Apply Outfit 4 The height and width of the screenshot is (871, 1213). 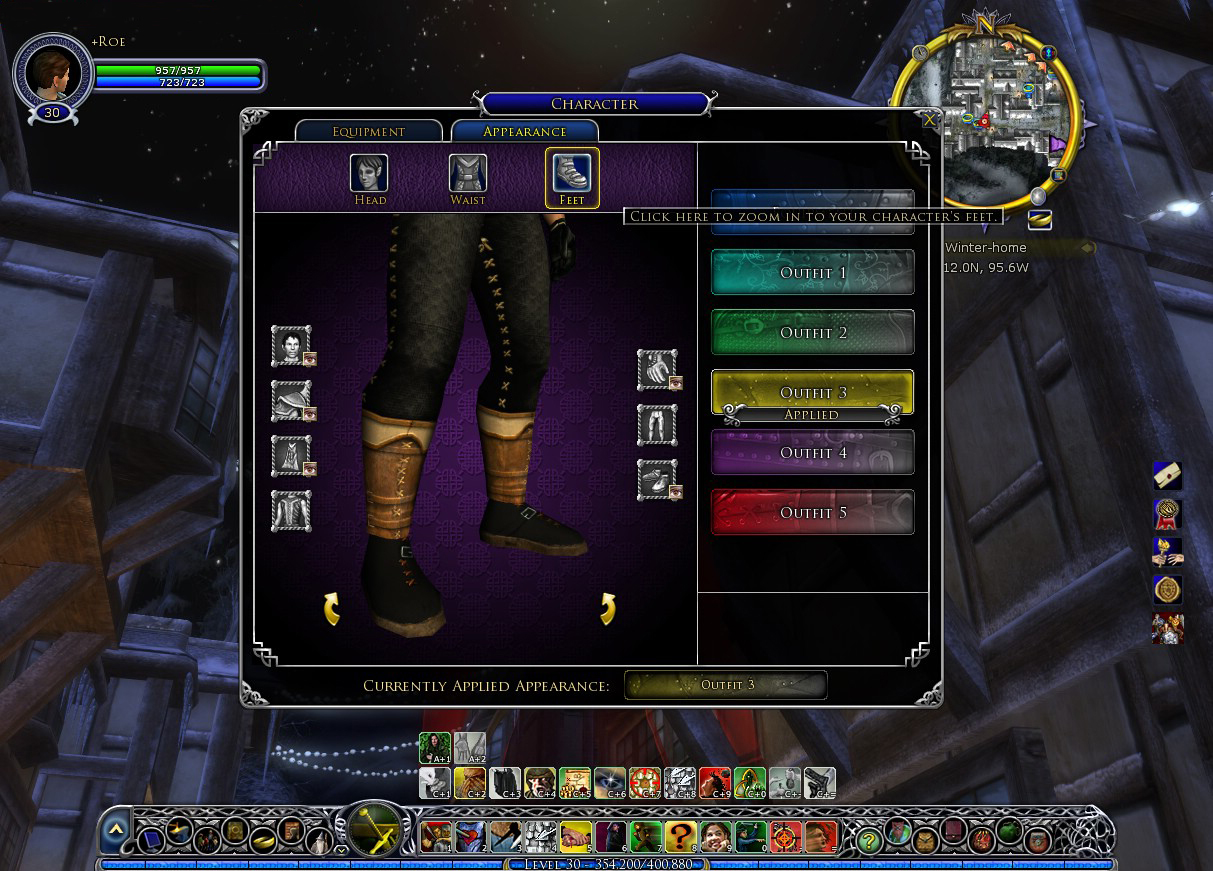812,453
